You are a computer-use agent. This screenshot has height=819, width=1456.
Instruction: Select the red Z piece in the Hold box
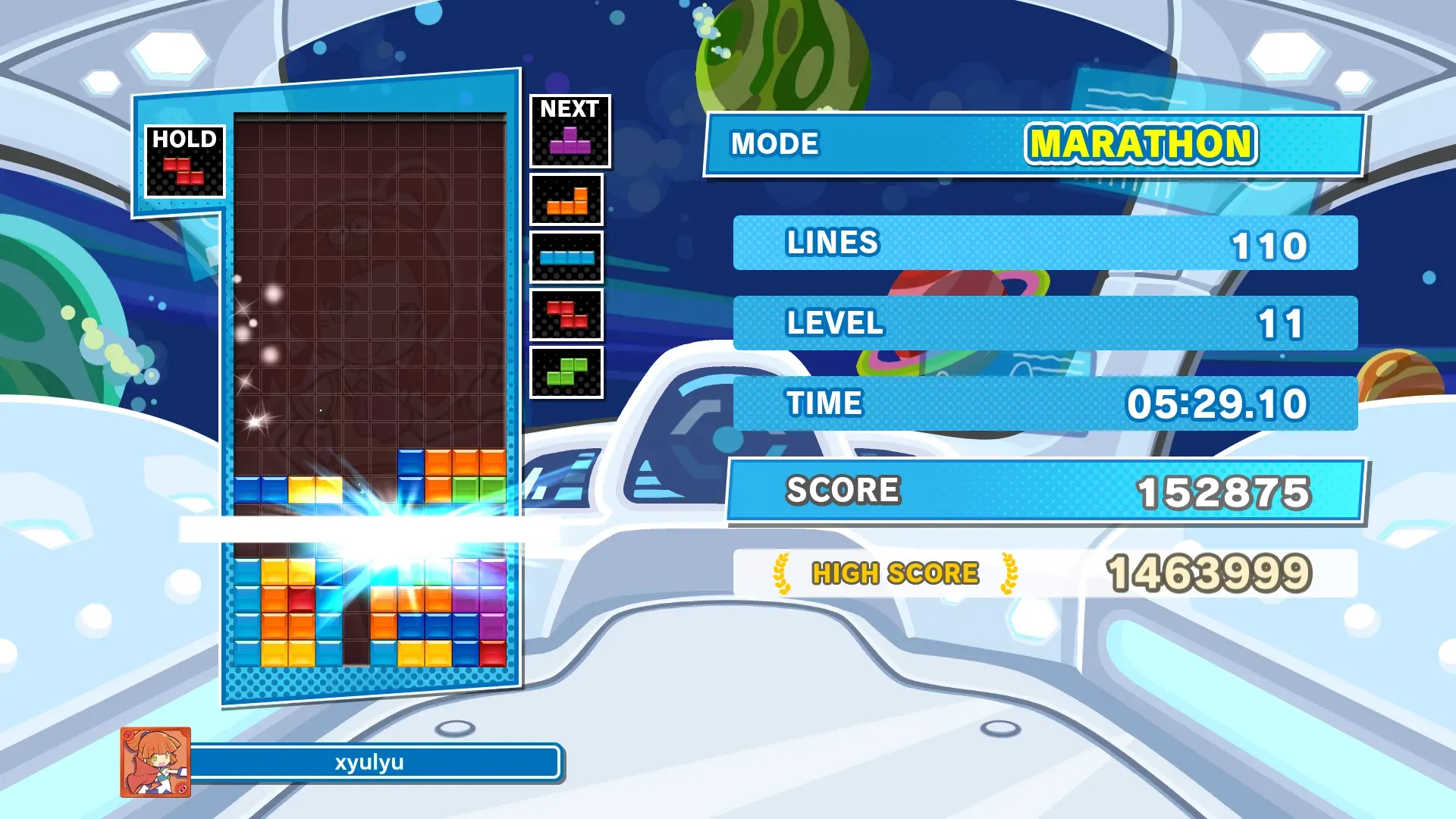point(184,171)
